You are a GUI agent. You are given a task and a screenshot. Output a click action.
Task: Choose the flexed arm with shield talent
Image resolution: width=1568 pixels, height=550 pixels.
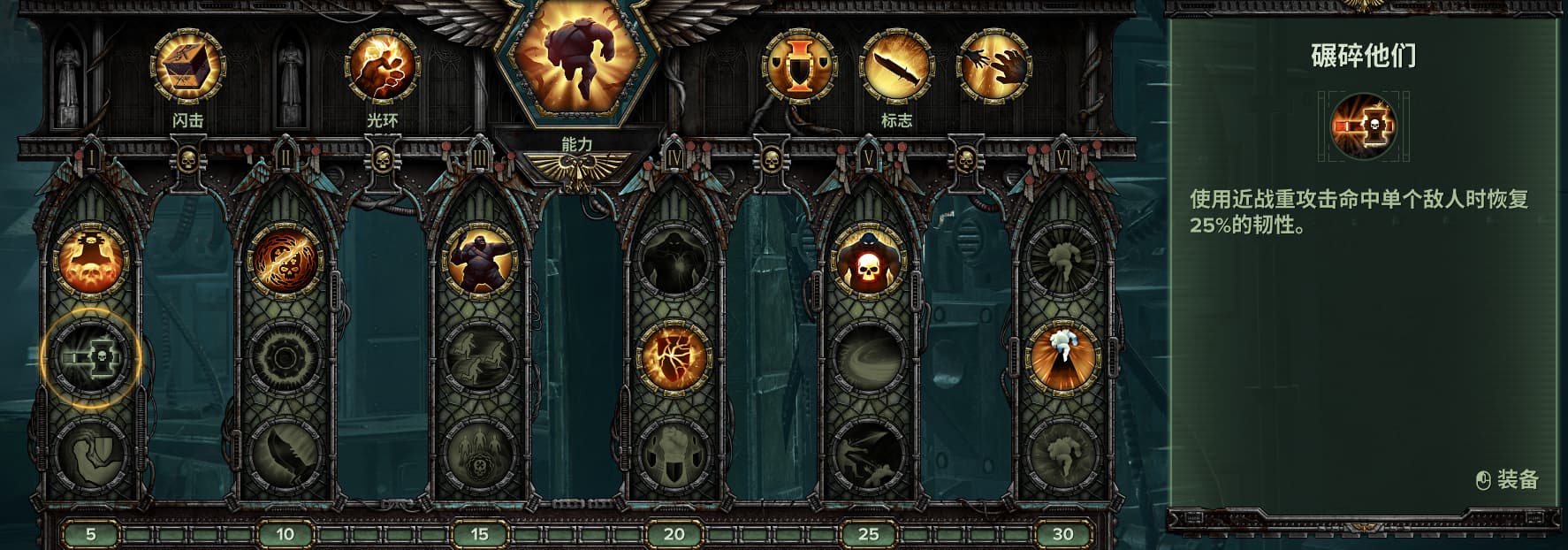pos(91,455)
